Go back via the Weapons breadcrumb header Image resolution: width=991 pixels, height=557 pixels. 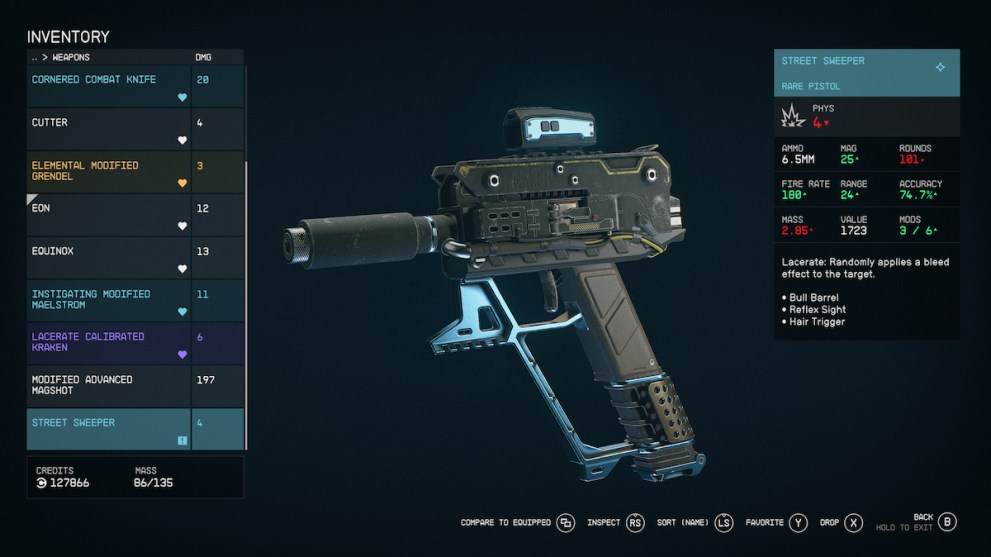(66, 58)
